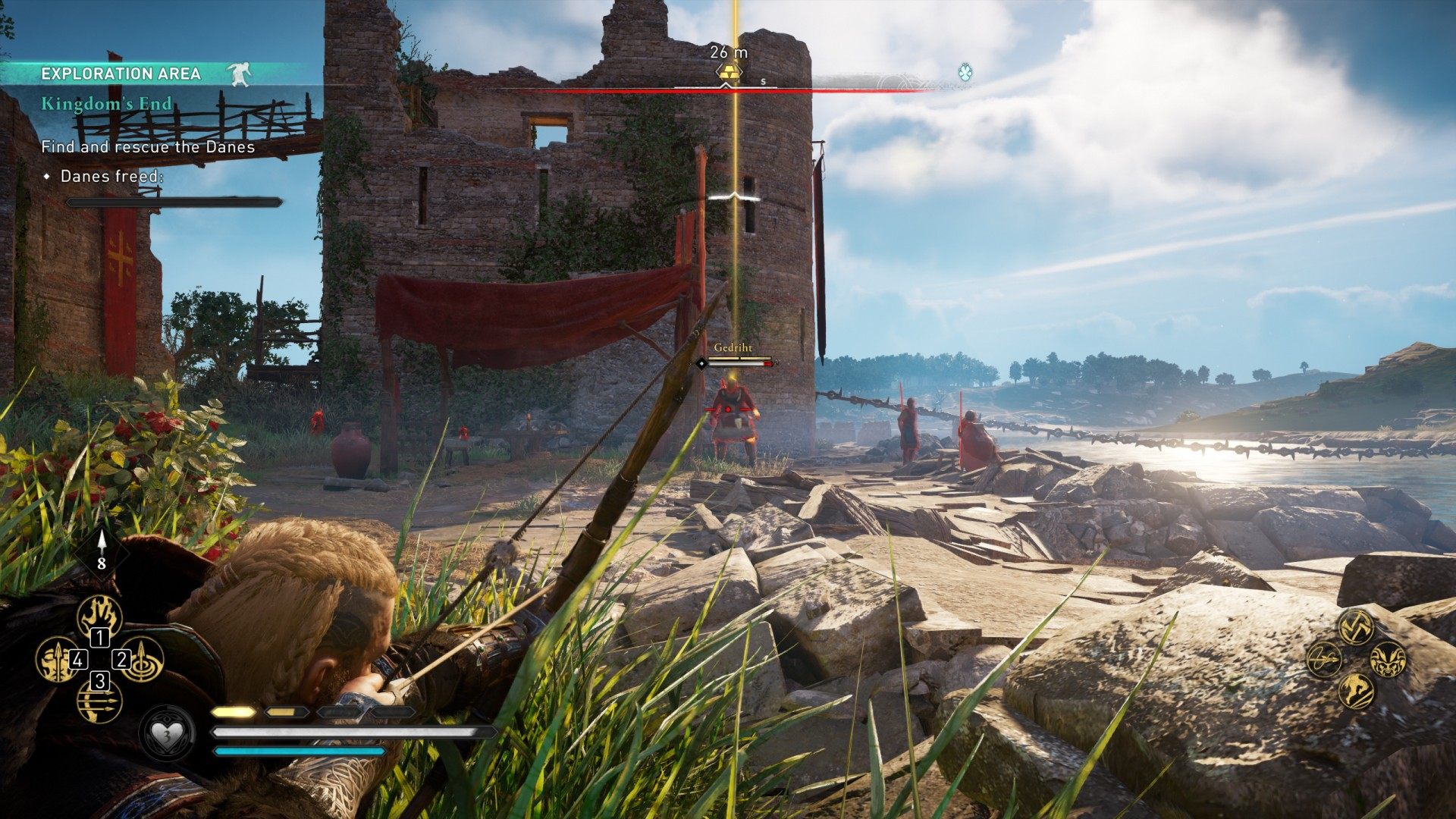
Task: Activate the charging beast melee ability
Action: coord(1356,691)
